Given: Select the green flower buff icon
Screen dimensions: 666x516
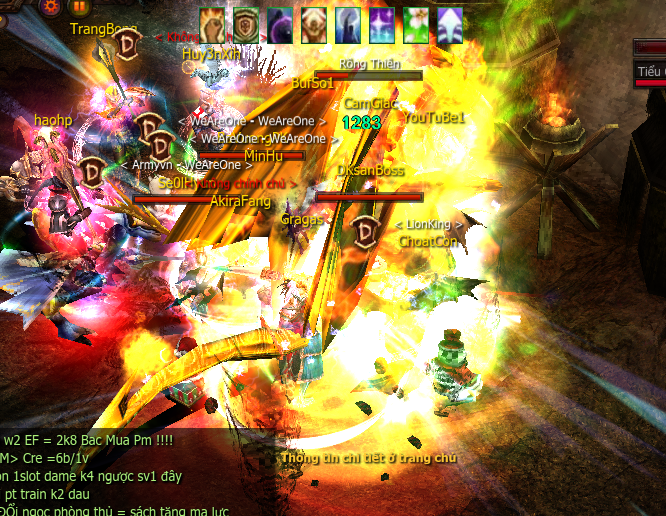Looking at the screenshot, I should [x=416, y=22].
